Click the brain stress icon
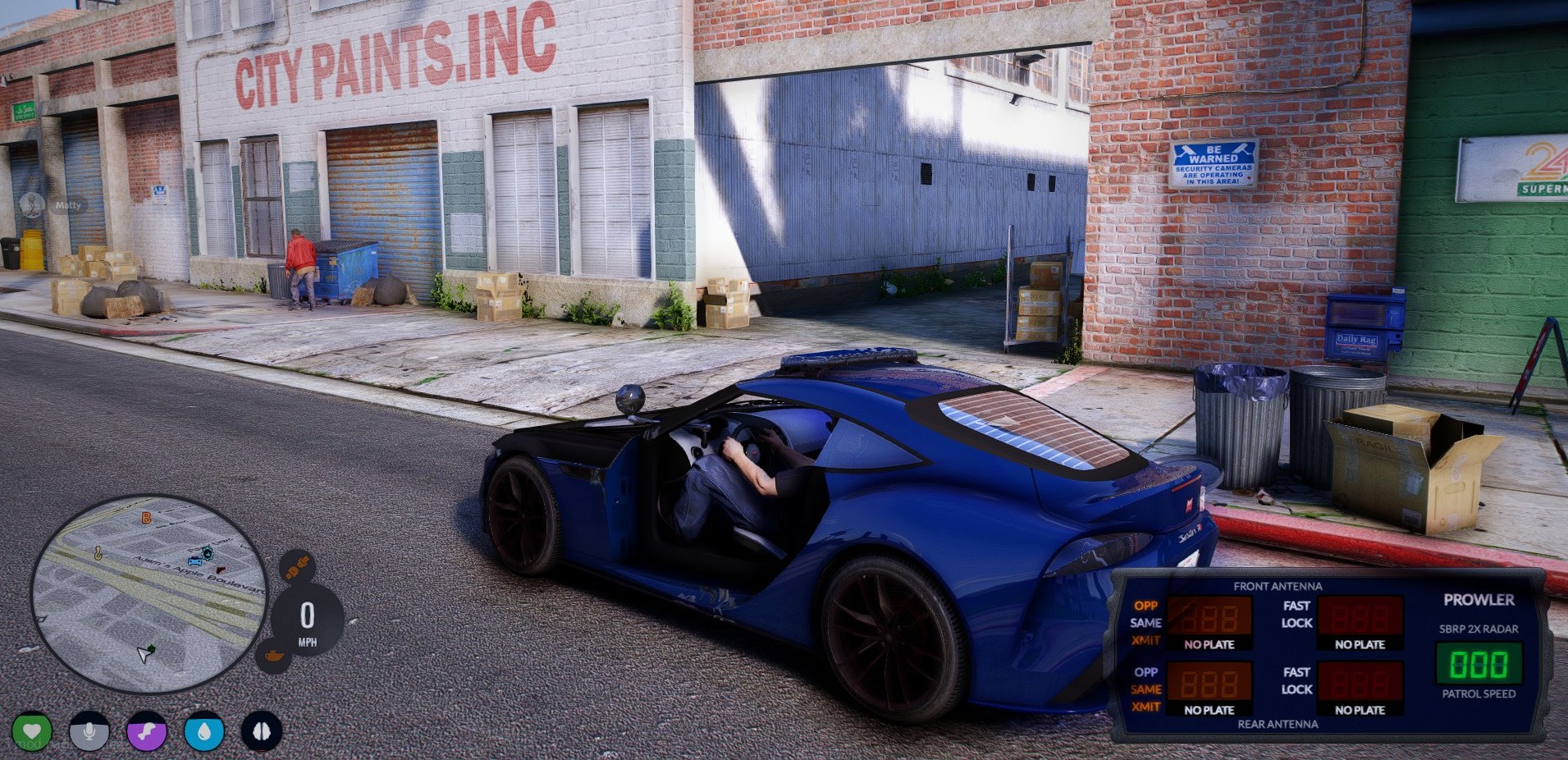The height and width of the screenshot is (760, 1568). coord(262,731)
